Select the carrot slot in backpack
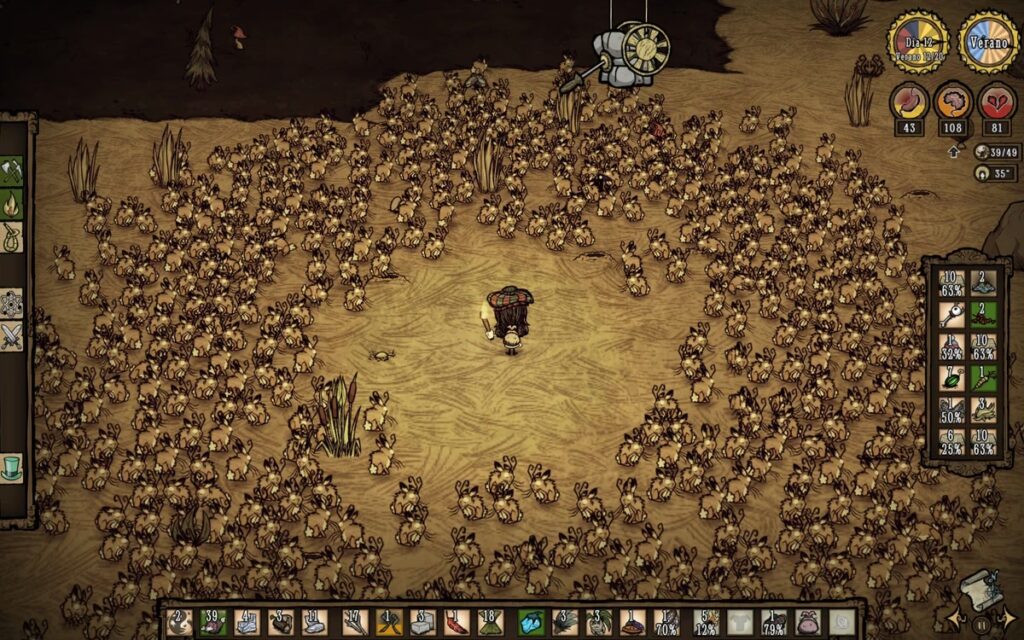The image size is (1024, 640). [x=984, y=378]
